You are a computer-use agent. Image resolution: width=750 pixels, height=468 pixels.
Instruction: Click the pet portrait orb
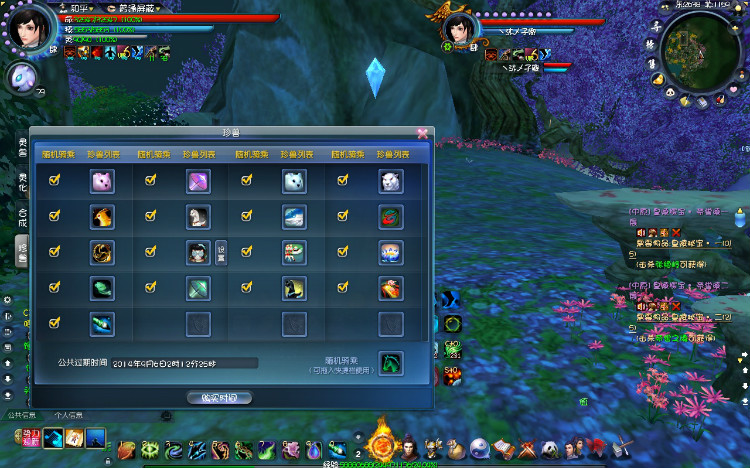click(22, 78)
